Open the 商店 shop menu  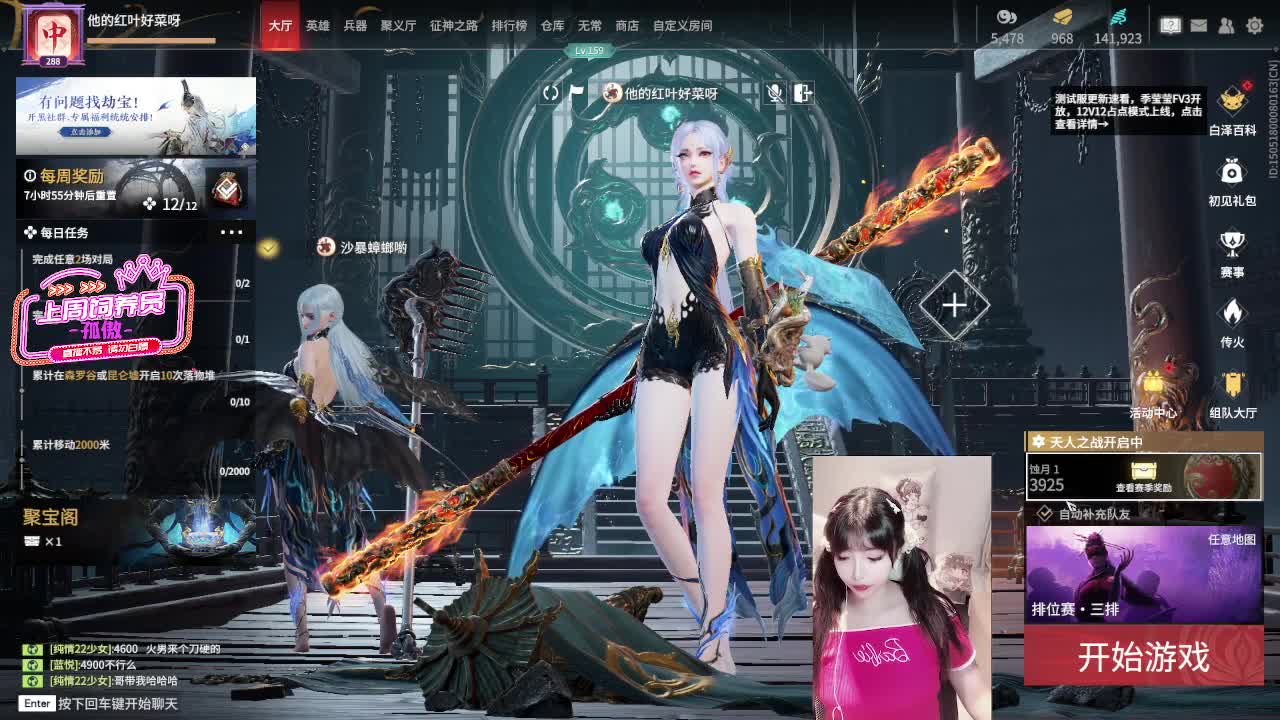626,26
